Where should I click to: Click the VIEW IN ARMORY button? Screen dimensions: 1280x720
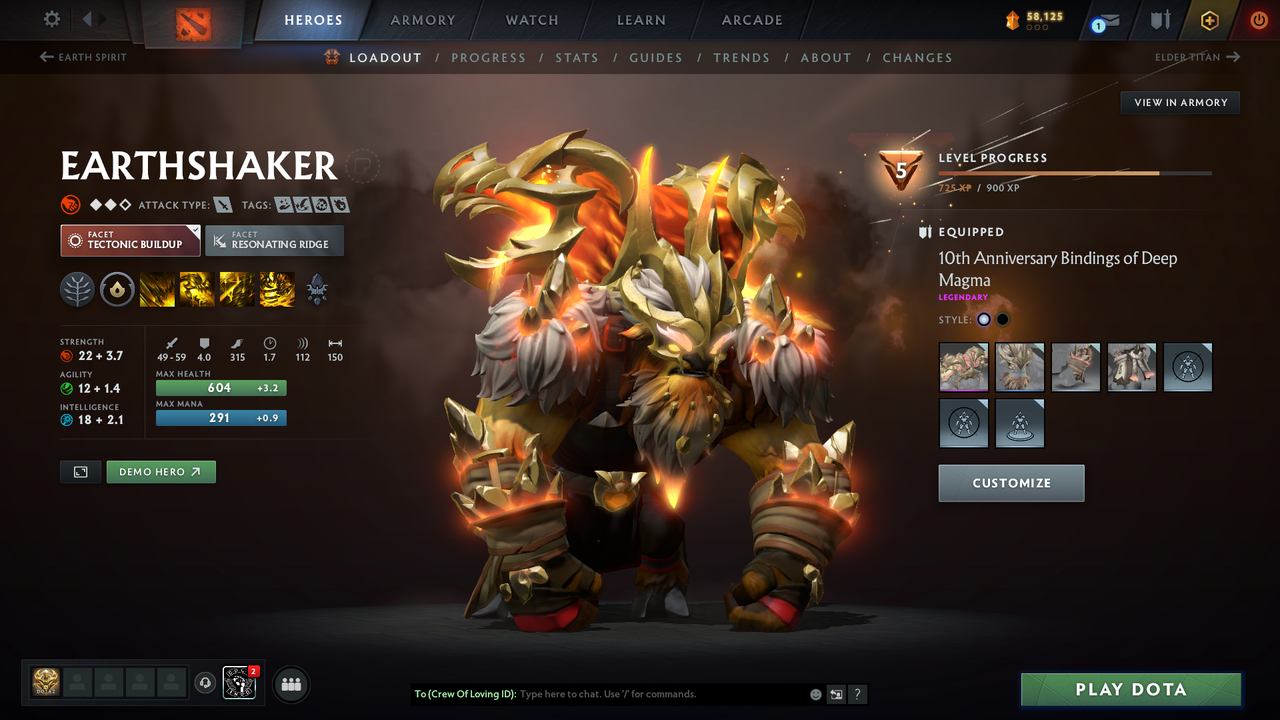(1179, 102)
